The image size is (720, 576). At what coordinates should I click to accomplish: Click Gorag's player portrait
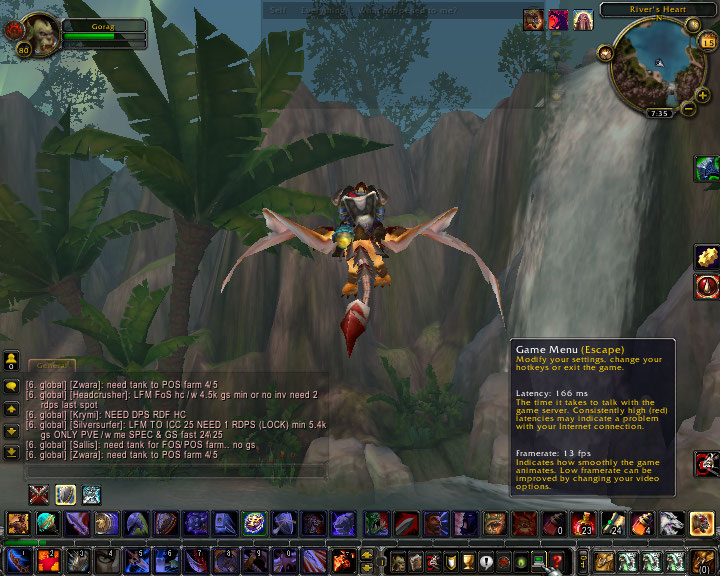[x=39, y=34]
